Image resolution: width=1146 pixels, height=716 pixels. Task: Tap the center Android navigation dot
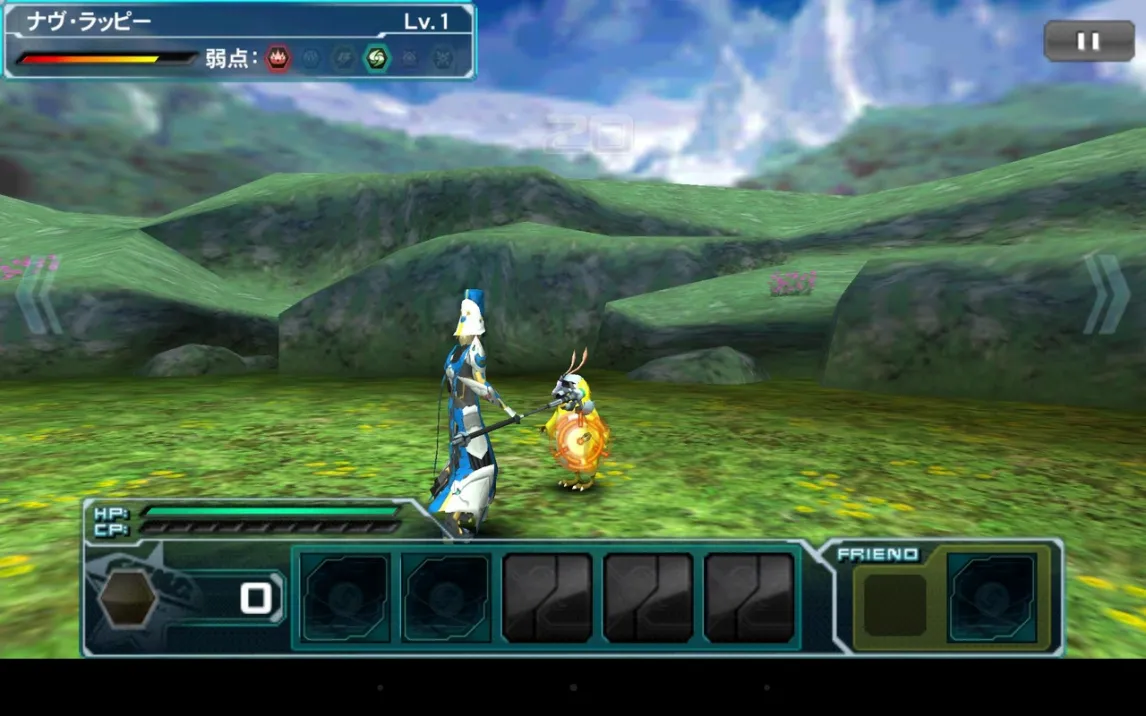[x=573, y=688]
